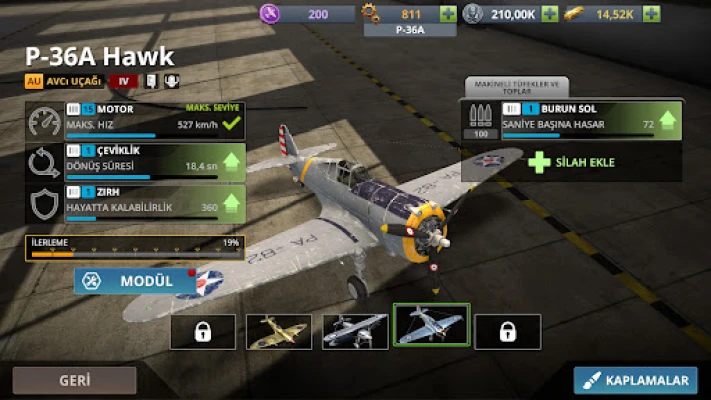Select the highlighted P-36A Hawk thumbnail

431,326
